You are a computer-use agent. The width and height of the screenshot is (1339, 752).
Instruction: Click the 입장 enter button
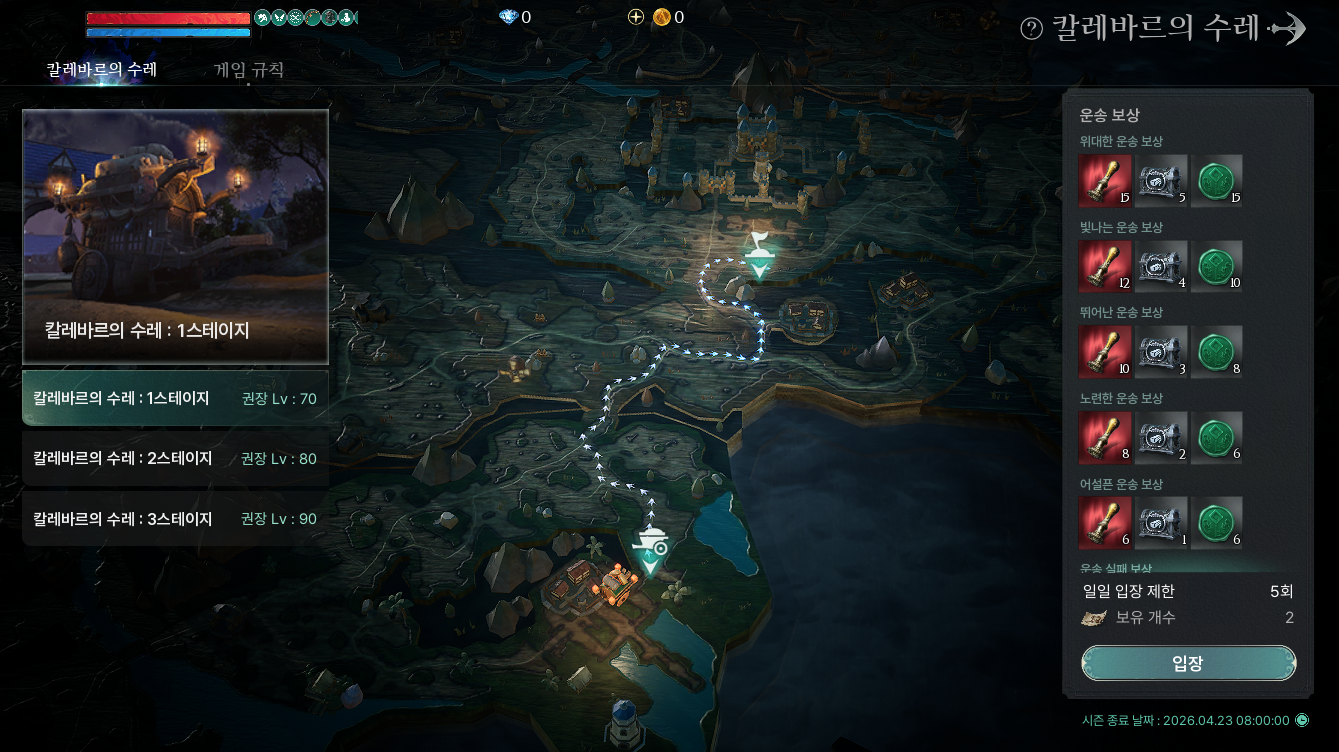(x=1188, y=663)
